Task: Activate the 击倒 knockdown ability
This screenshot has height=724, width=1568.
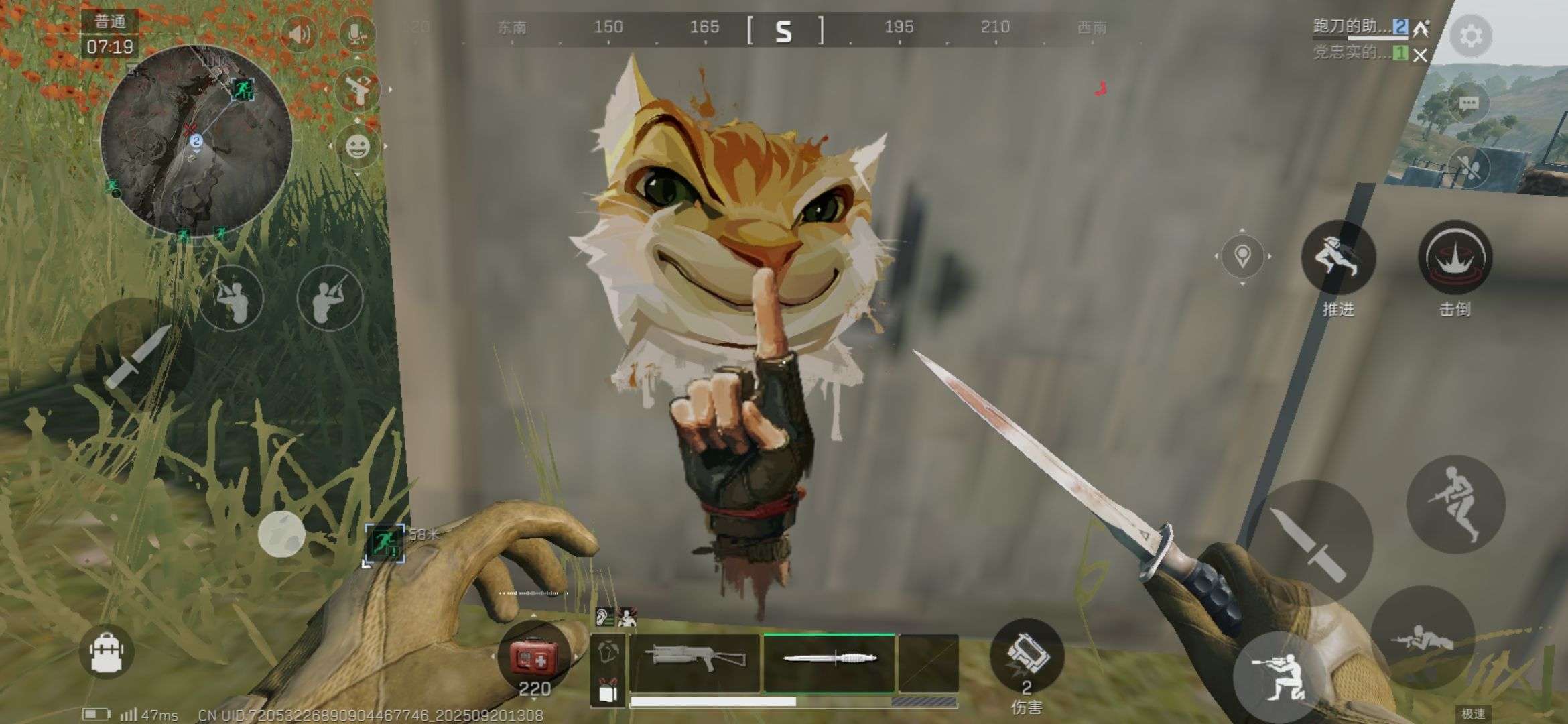Action: tap(1455, 257)
